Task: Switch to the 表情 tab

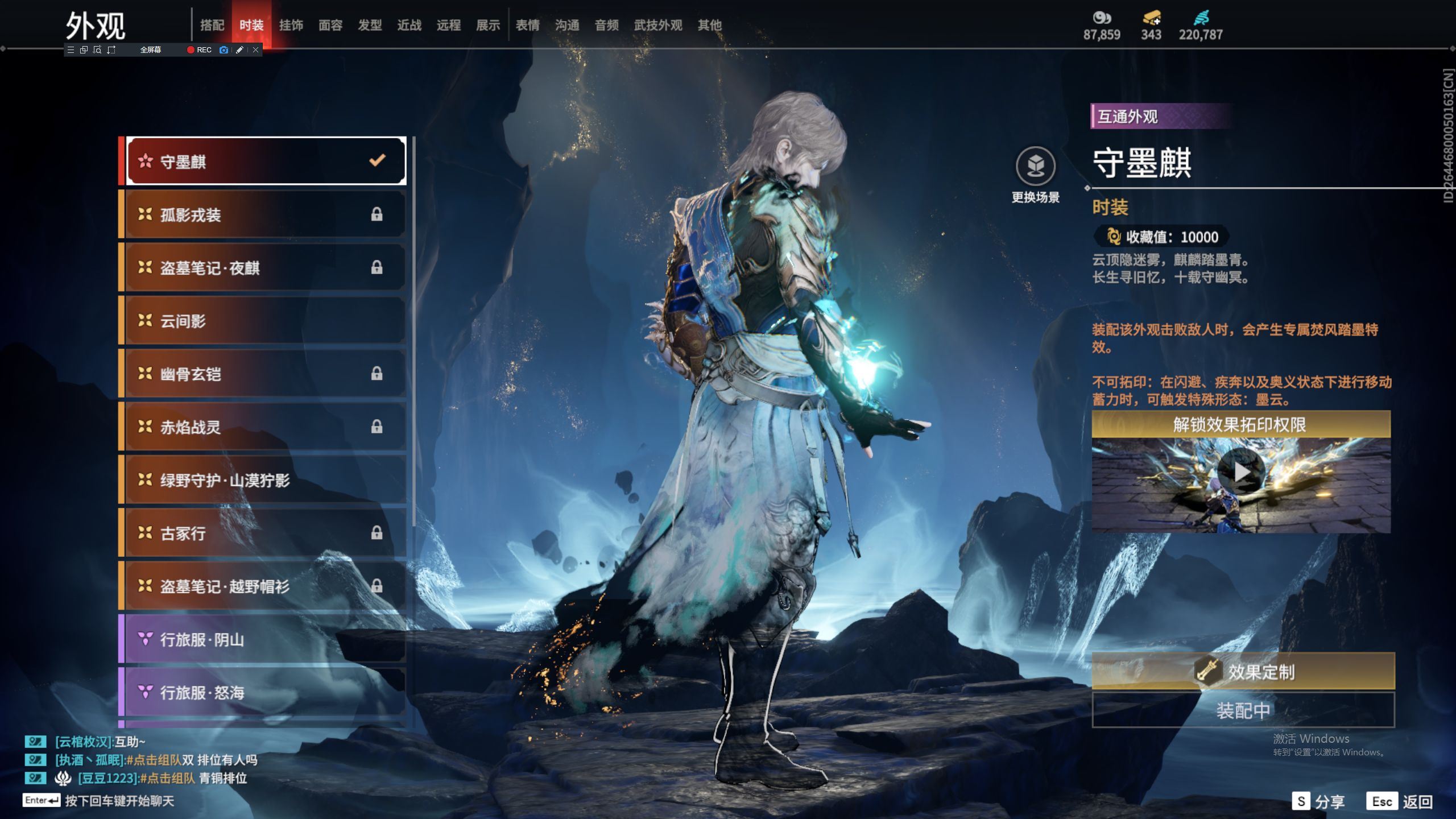Action: [x=527, y=25]
